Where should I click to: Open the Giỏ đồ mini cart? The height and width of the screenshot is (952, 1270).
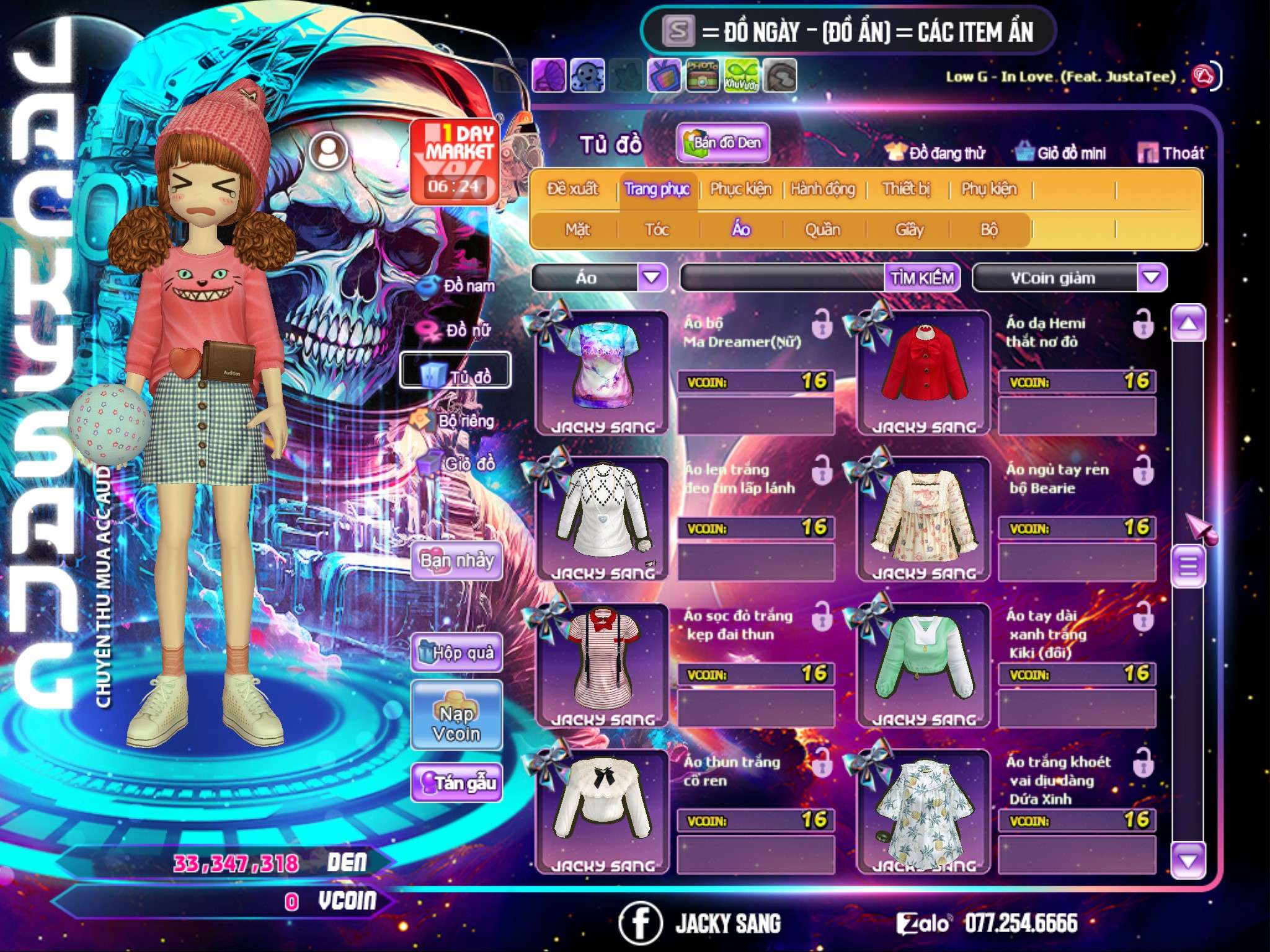(x=1061, y=152)
